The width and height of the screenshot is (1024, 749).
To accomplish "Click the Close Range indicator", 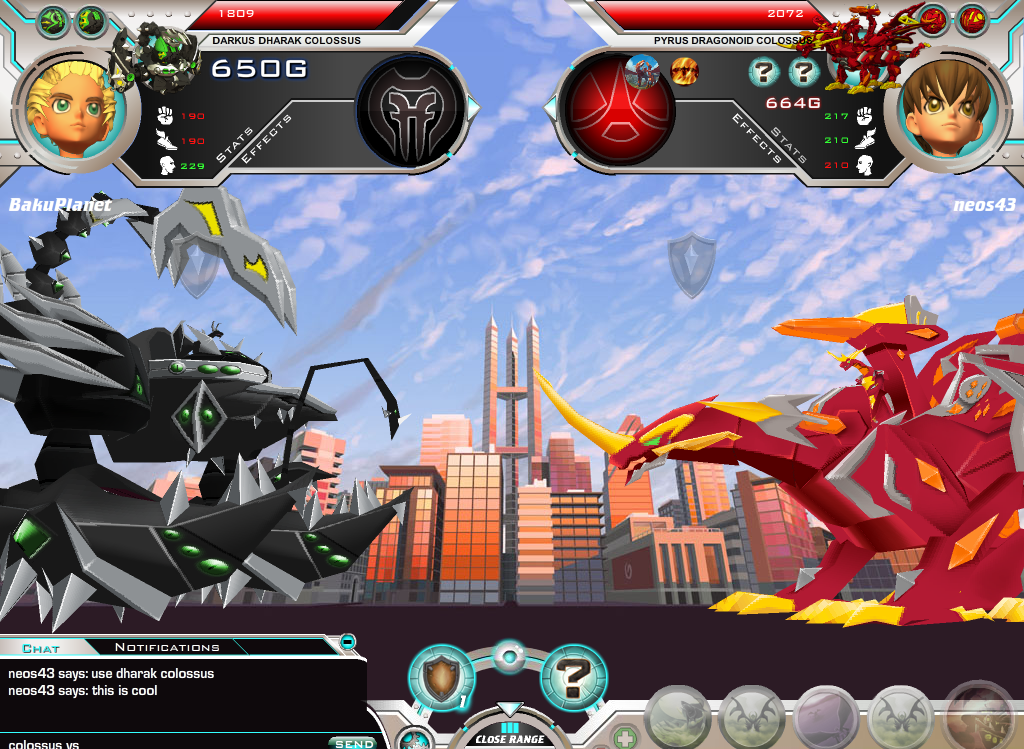I will [x=510, y=738].
